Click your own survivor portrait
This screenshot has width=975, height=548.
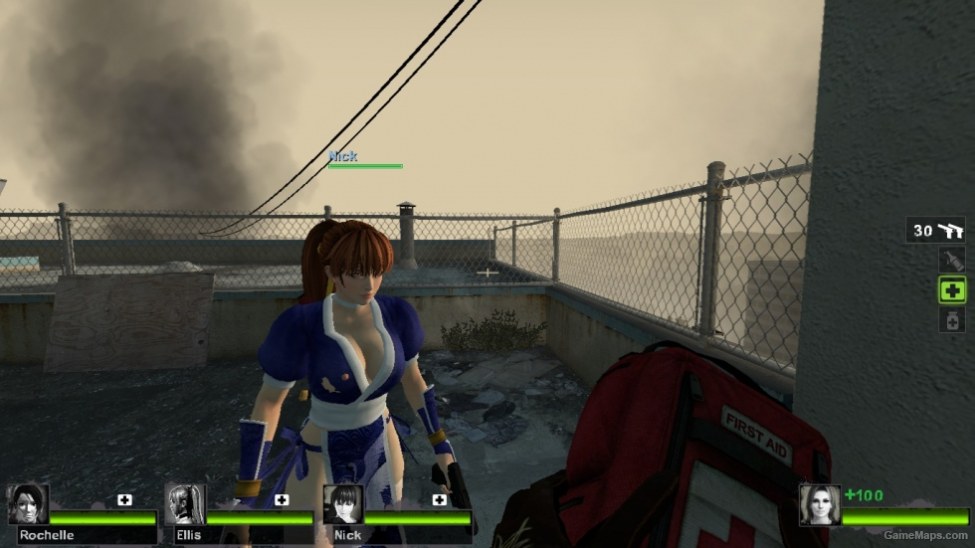coord(819,505)
